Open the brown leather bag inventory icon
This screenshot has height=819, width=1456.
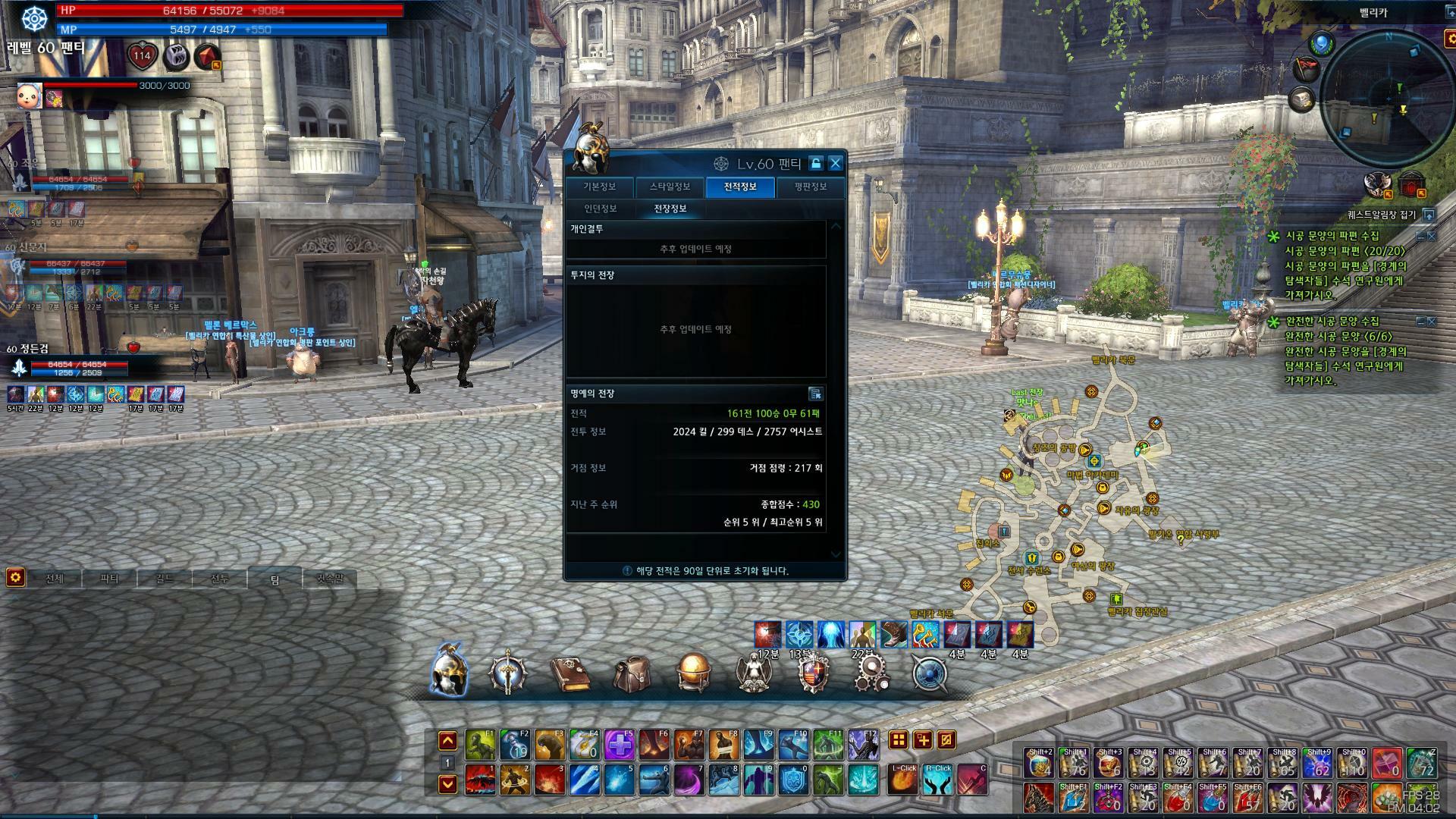click(631, 673)
